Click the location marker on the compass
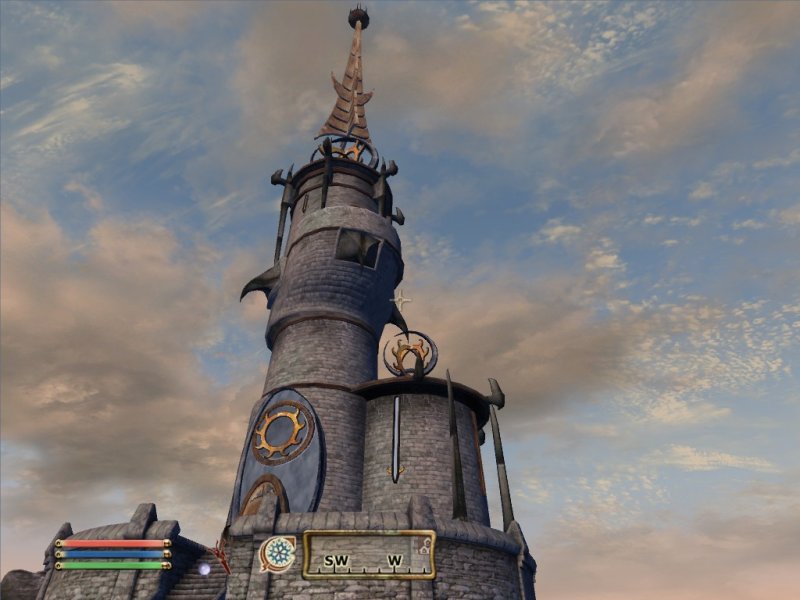The image size is (800, 600). (x=425, y=546)
